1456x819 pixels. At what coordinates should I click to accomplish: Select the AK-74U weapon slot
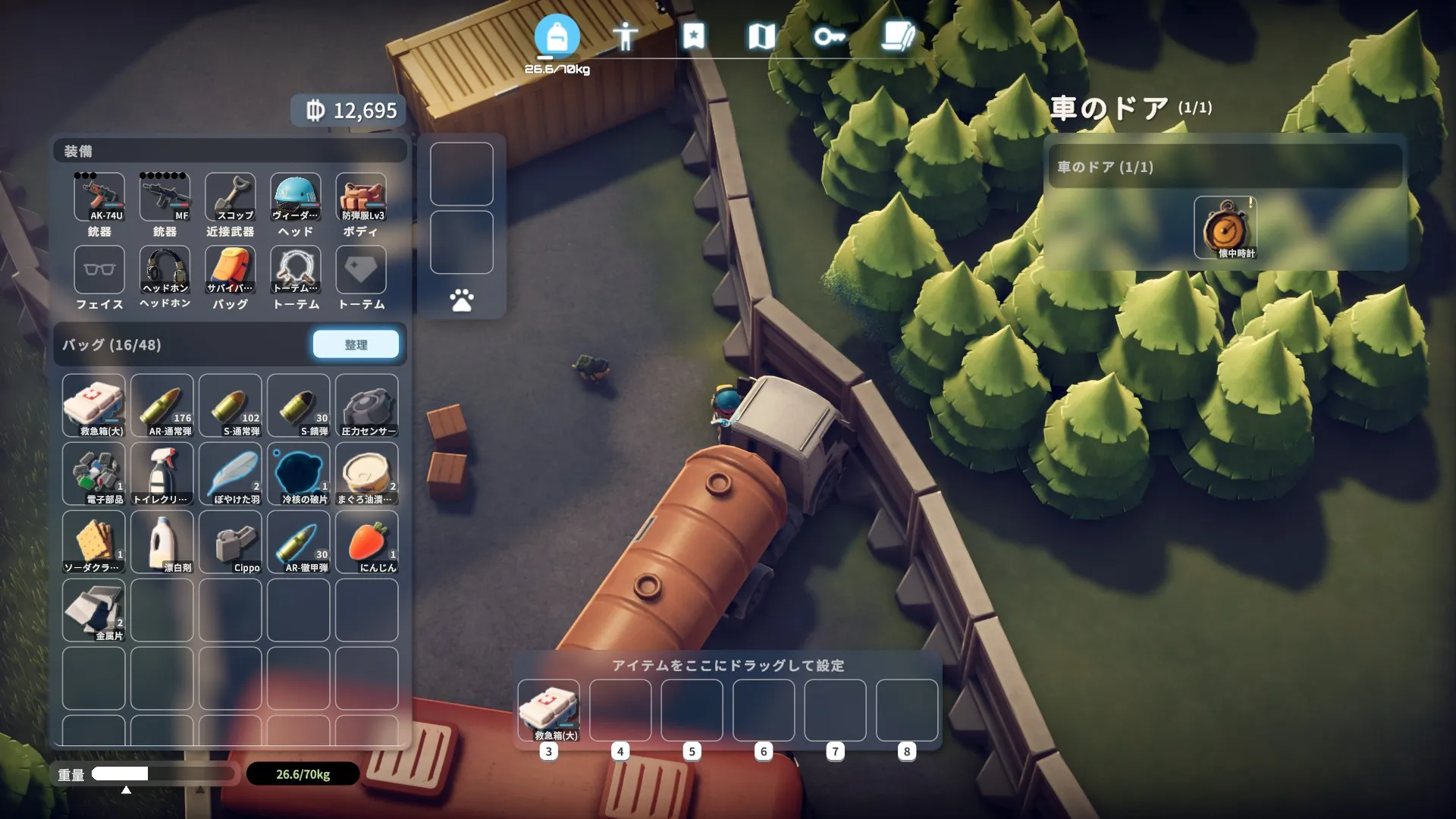click(x=99, y=197)
